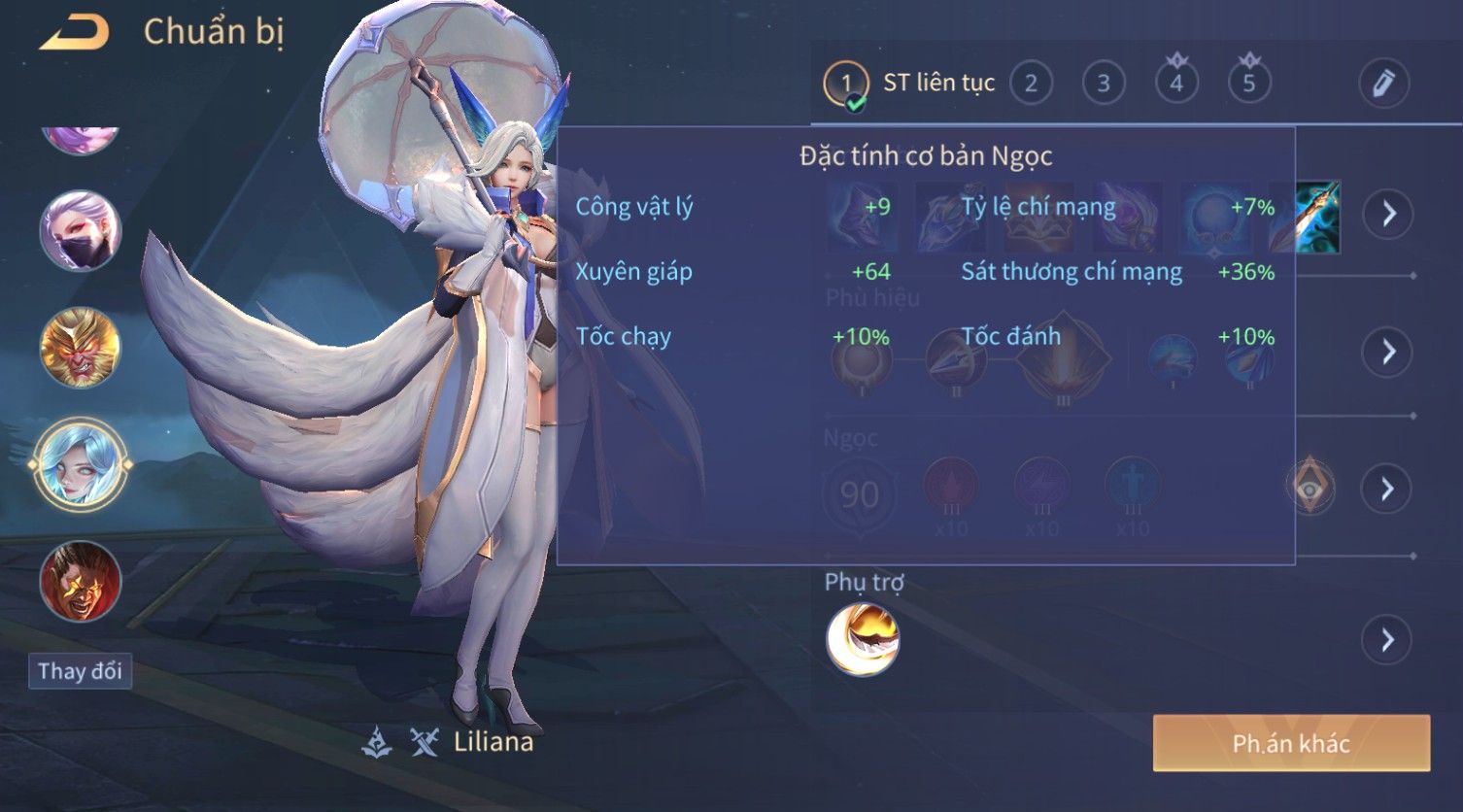Select the Phụ trợ support spell icon
This screenshot has height=812, width=1463.
(x=863, y=639)
